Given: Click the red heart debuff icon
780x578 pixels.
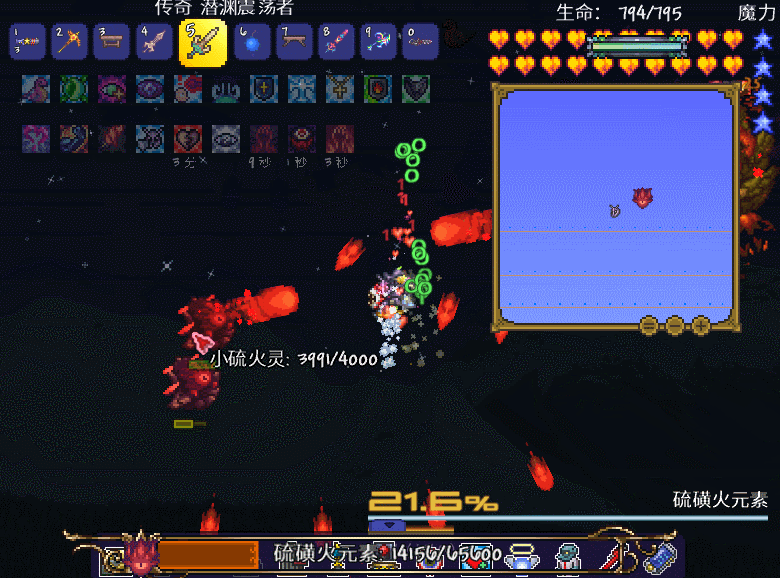Looking at the screenshot, I should (x=188, y=137).
